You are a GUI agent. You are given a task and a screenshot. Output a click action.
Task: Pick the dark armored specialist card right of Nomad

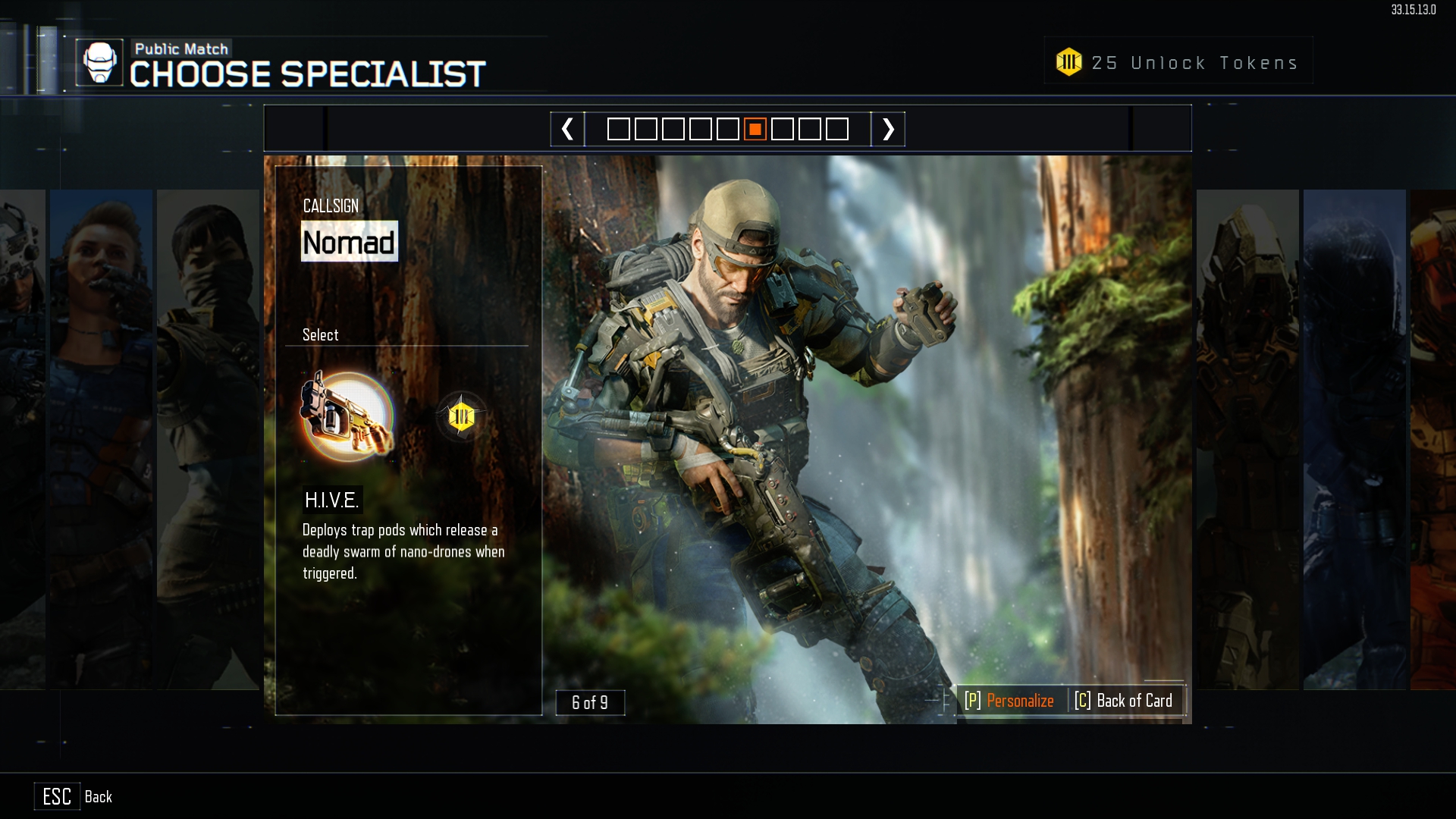[1247, 438]
